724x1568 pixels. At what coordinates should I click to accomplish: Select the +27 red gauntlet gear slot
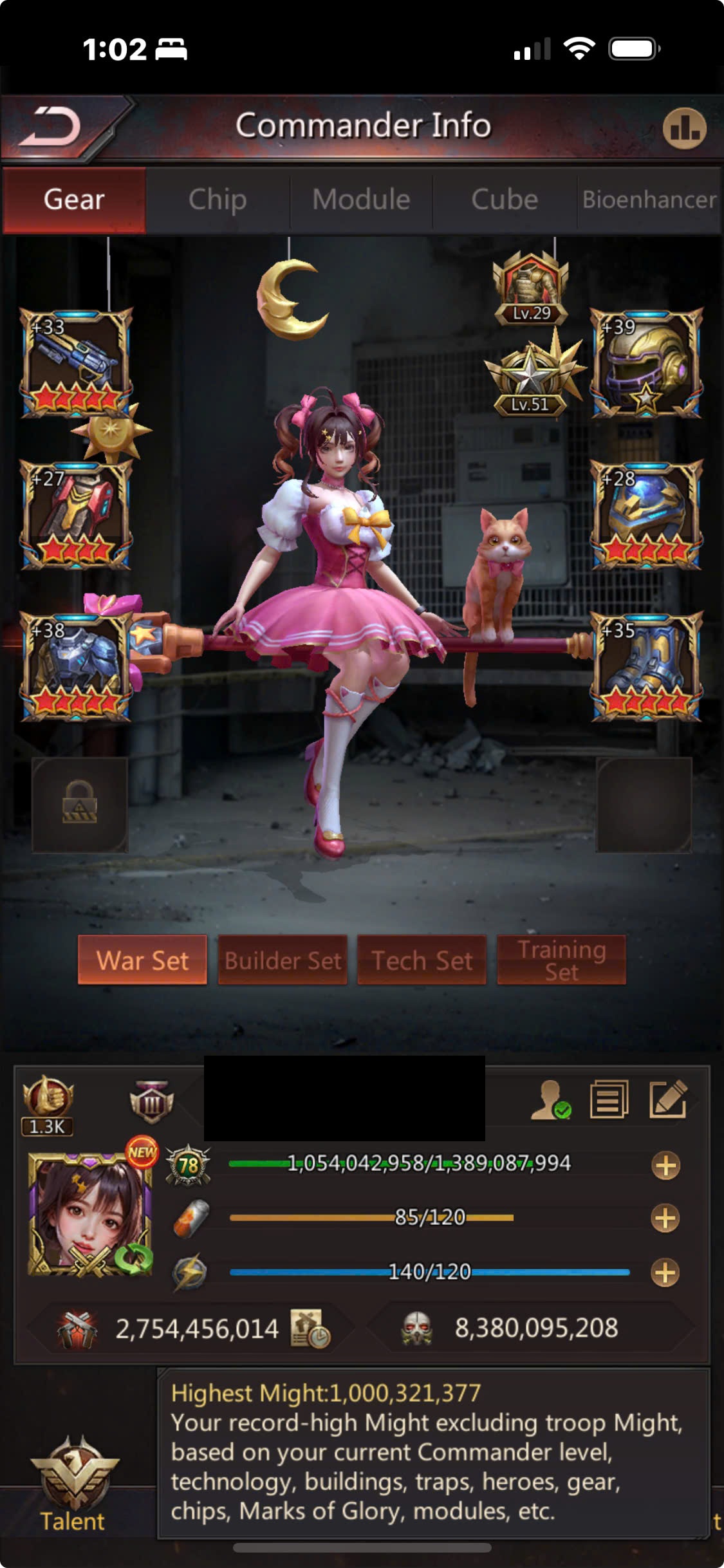pyautogui.click(x=76, y=515)
